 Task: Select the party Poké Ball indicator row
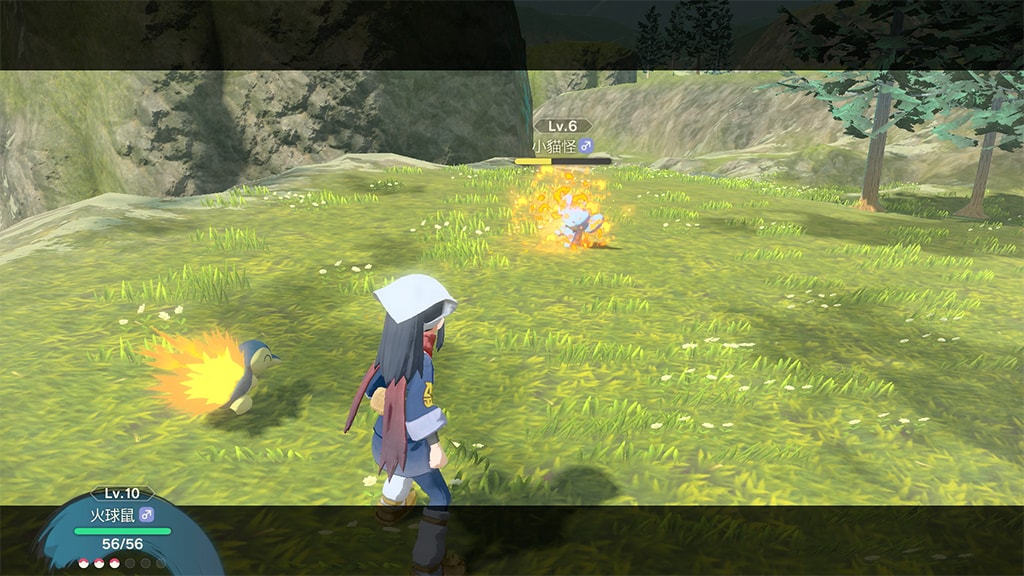(118, 563)
